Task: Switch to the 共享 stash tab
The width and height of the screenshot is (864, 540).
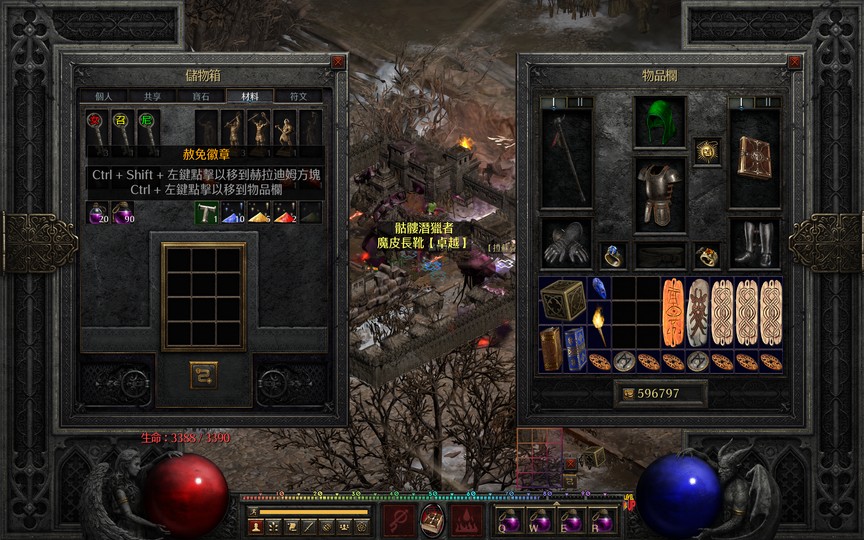Action: [x=152, y=97]
